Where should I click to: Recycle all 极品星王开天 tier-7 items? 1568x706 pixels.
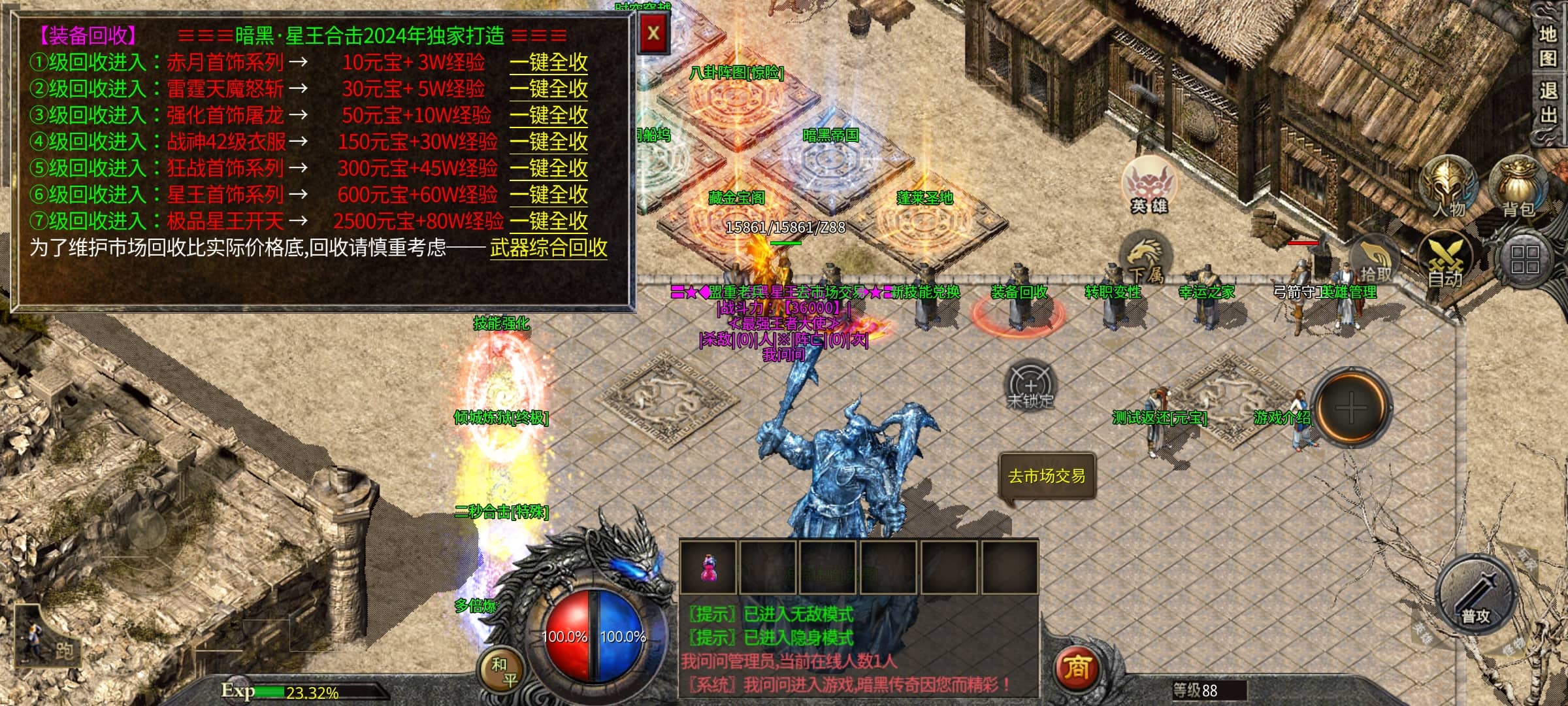(548, 221)
